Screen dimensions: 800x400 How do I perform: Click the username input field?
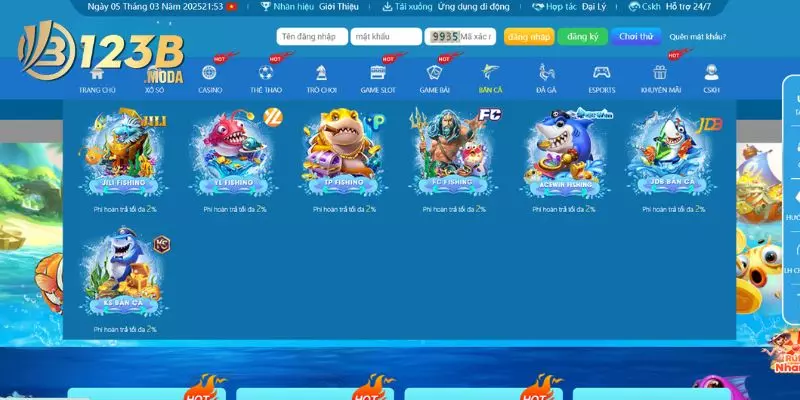tap(312, 37)
